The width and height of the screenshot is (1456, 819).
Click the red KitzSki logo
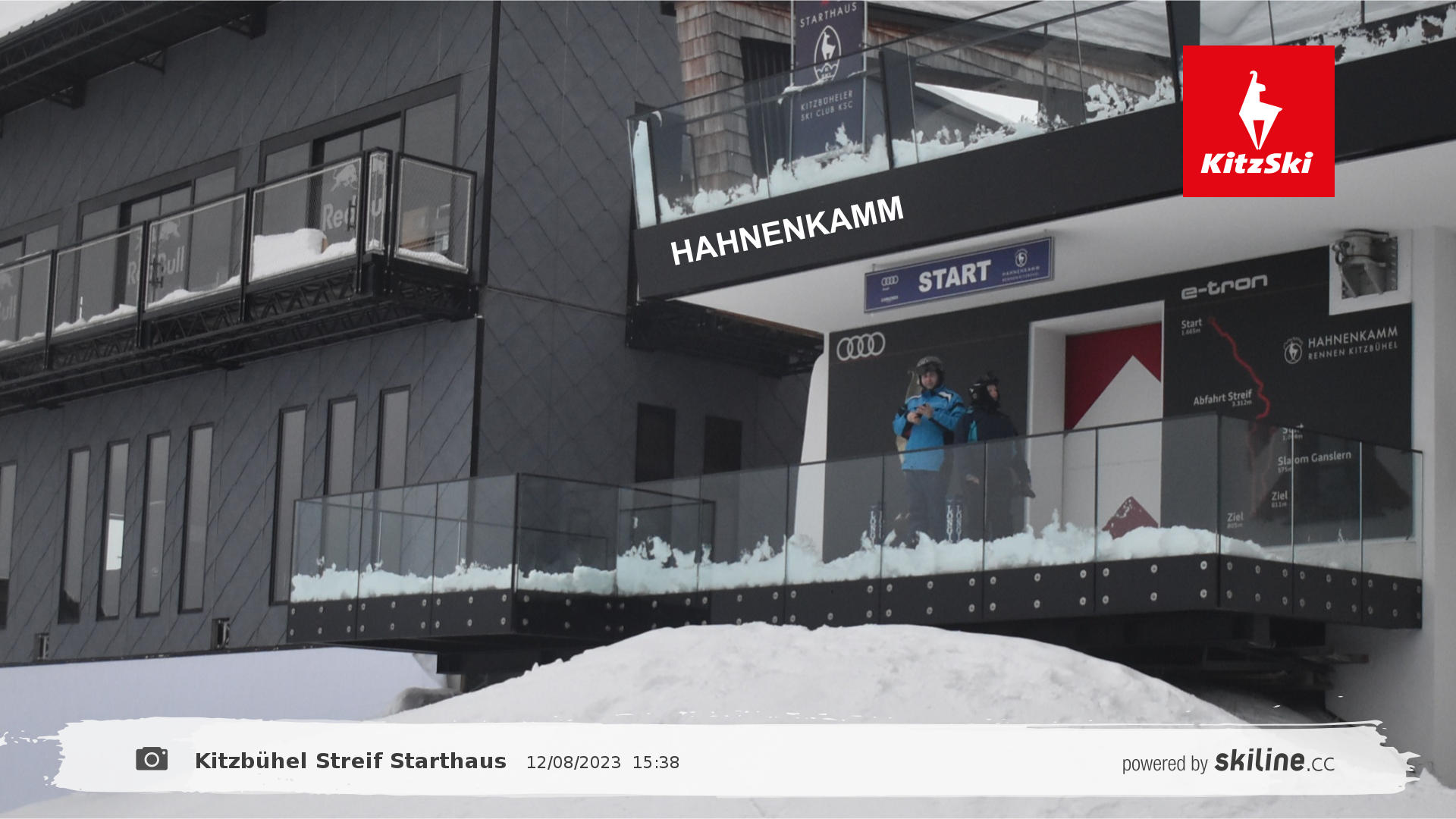[1258, 121]
